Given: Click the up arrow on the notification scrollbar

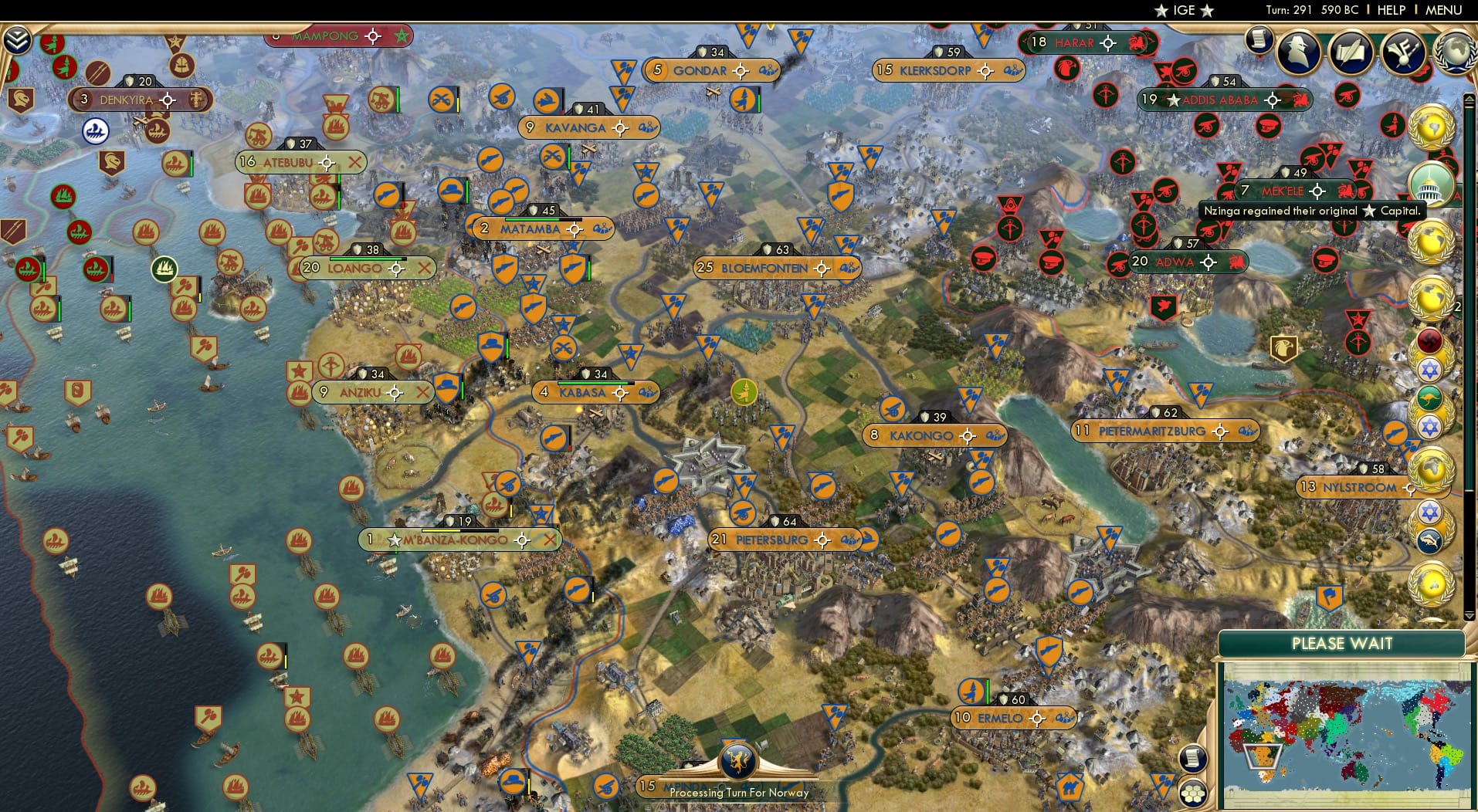Looking at the screenshot, I should (1467, 98).
